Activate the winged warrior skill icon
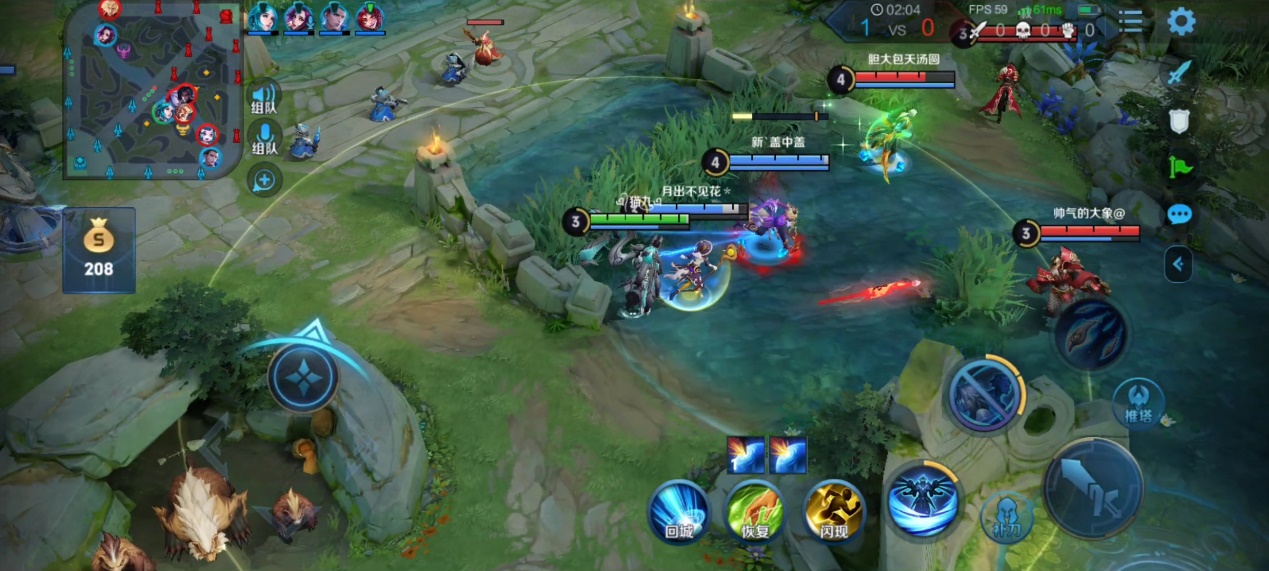 click(922, 497)
